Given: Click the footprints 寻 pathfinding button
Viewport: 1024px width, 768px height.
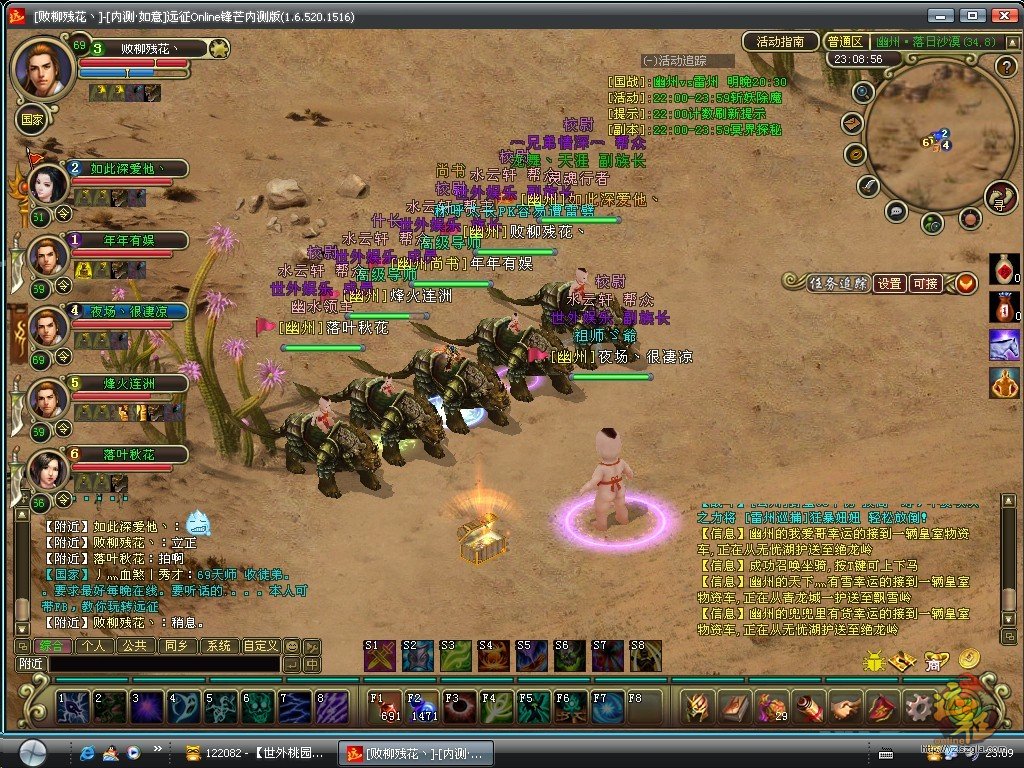Looking at the screenshot, I should [1000, 197].
